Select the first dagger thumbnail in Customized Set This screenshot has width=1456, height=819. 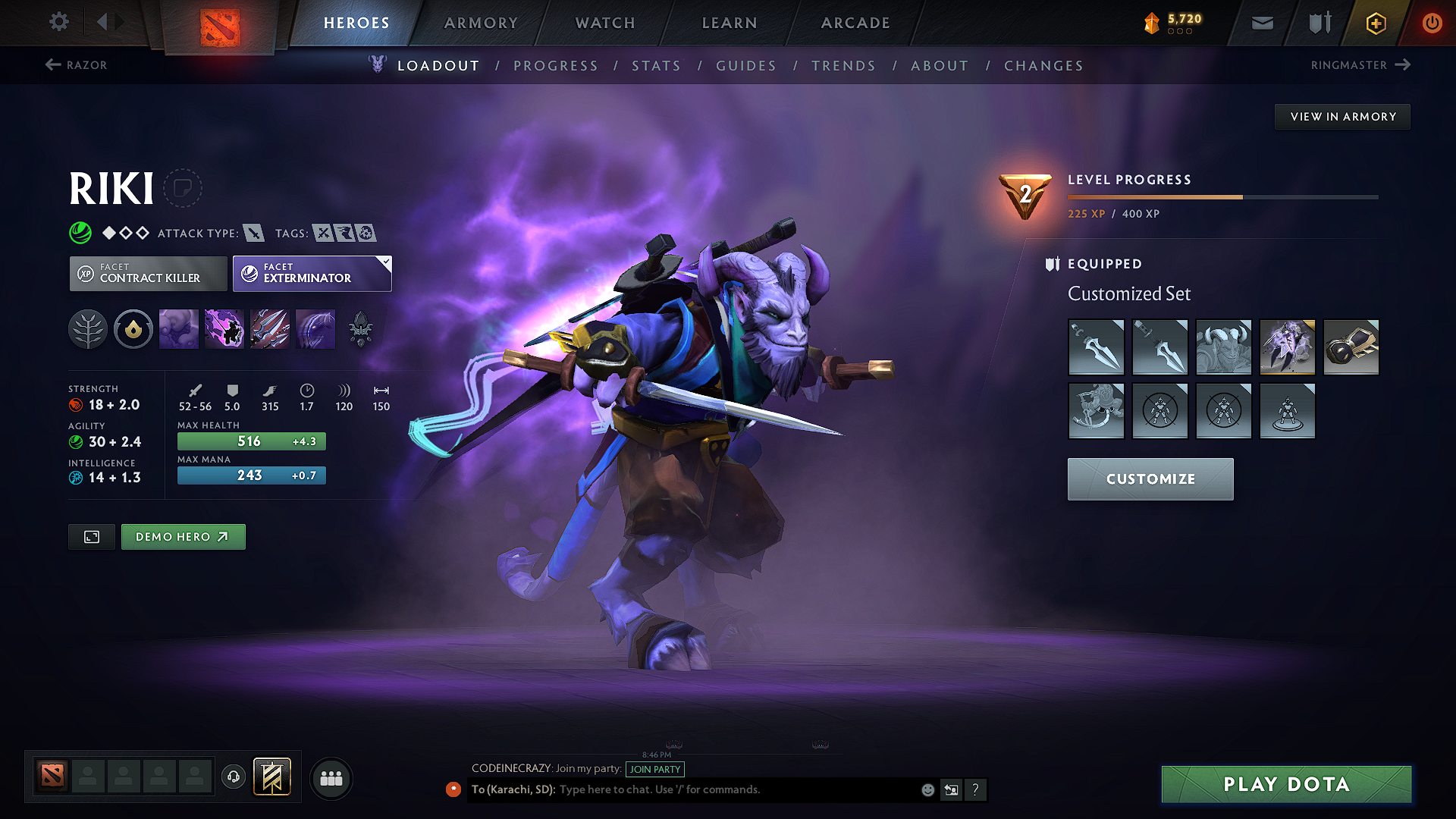click(1097, 347)
